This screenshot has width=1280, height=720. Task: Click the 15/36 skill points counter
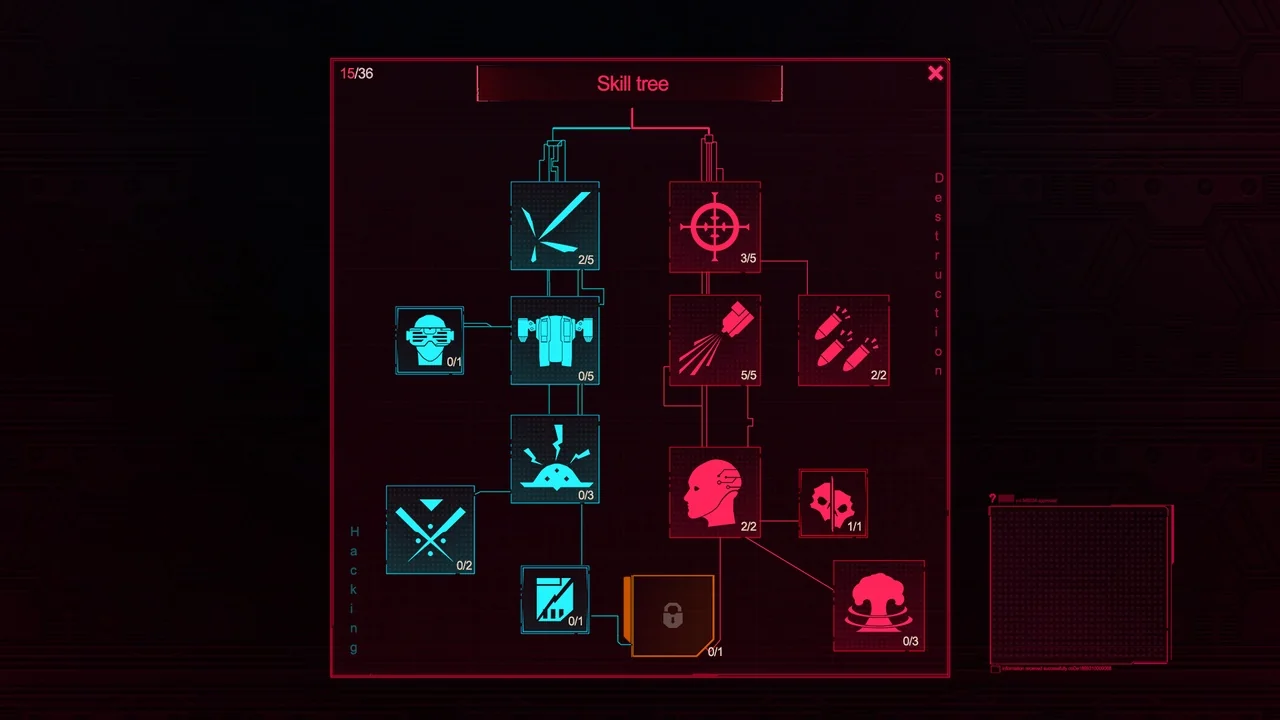355,72
